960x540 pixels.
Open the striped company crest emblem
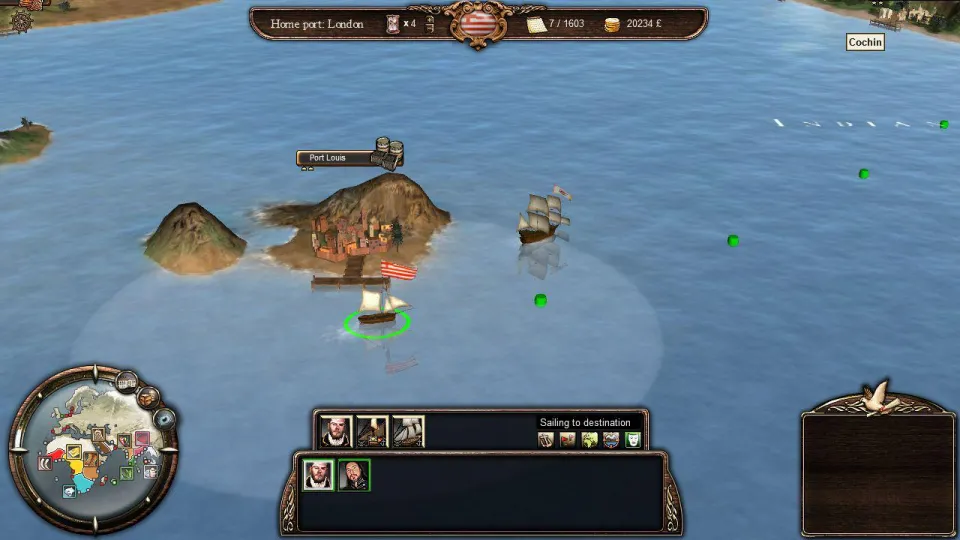(x=478, y=23)
